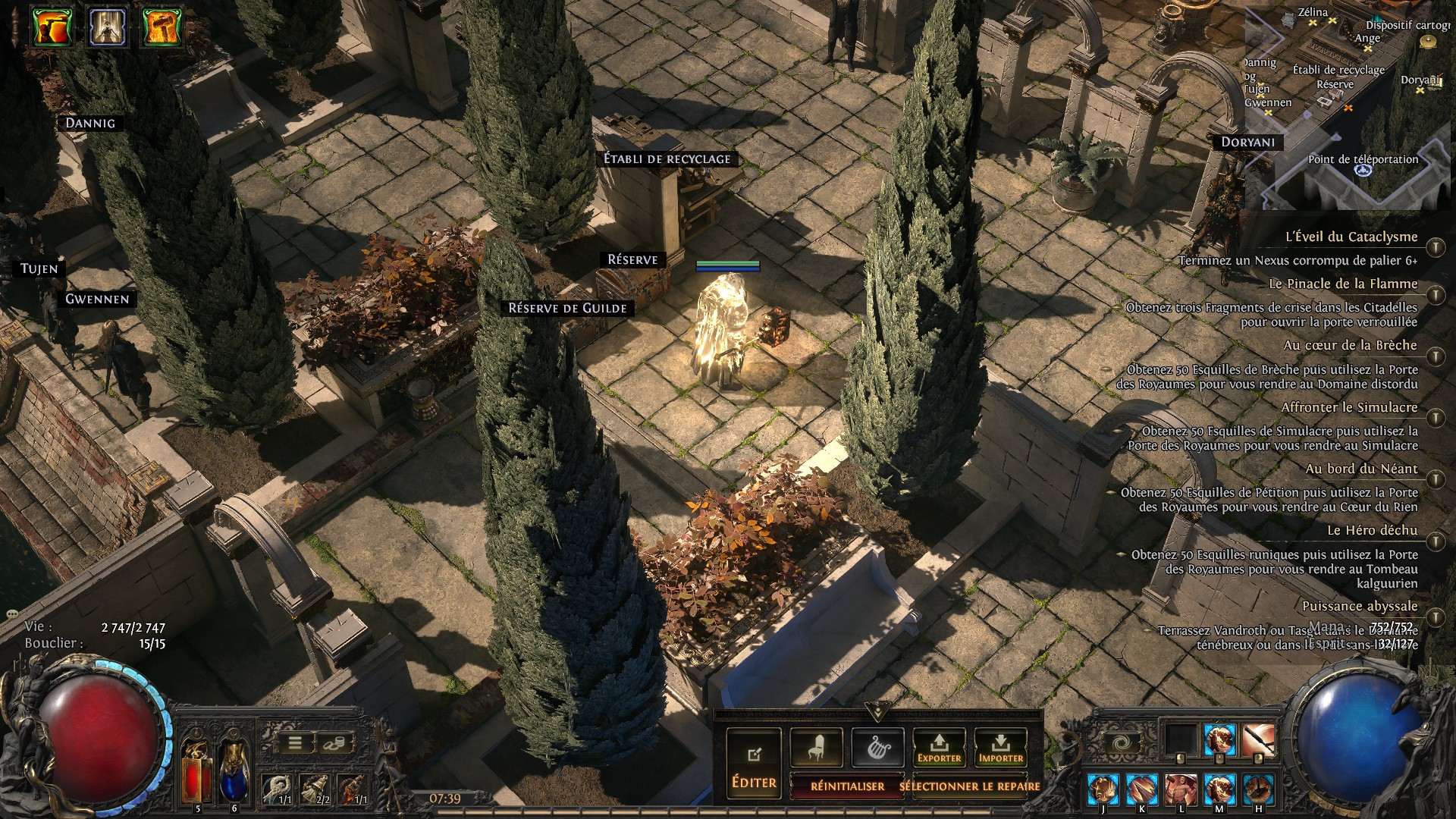Open the minimap
1456x819 pixels.
click(x=1350, y=106)
